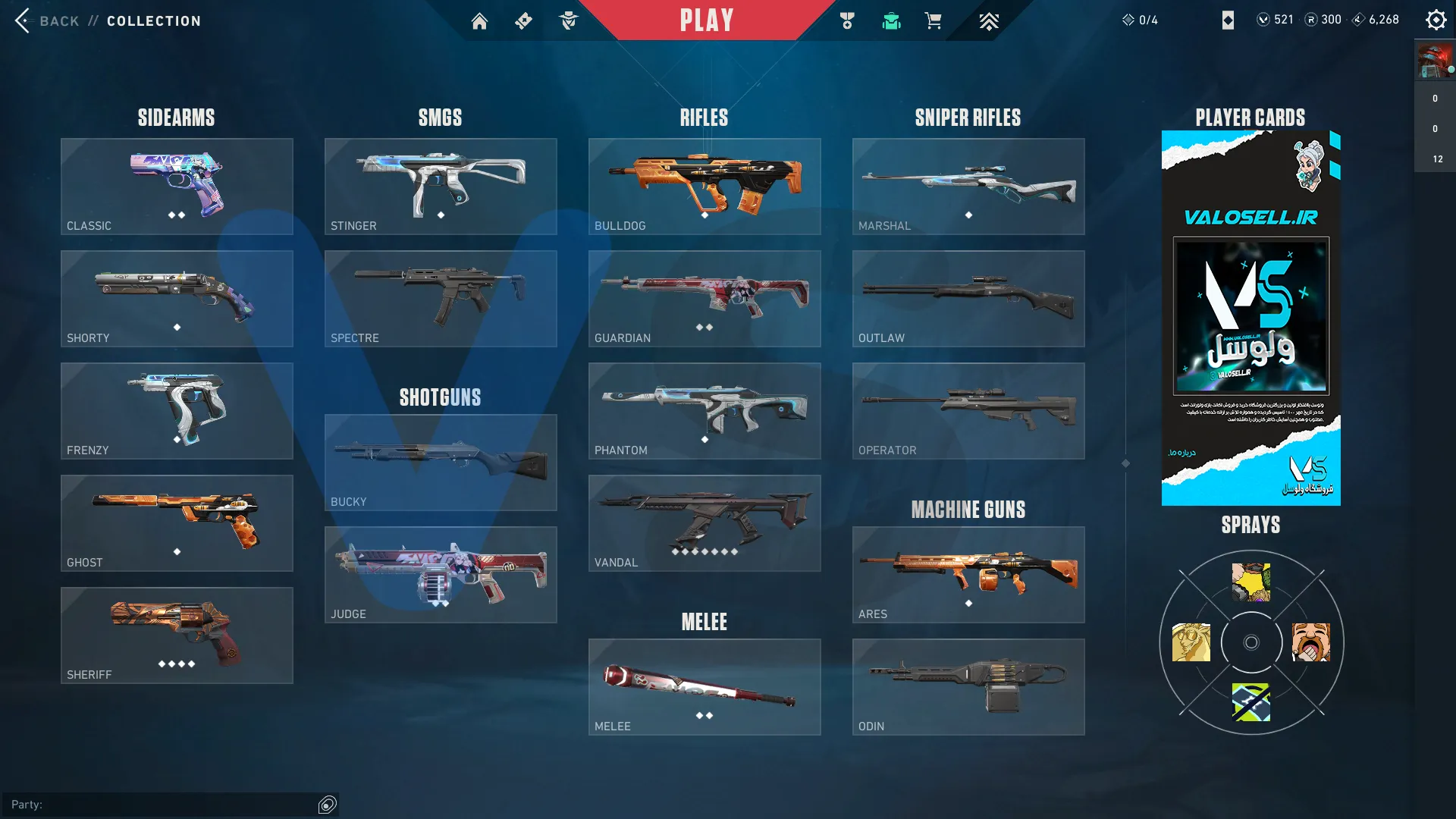The image size is (1456, 819).
Task: Choose the Phantom rifle slot
Action: [x=704, y=411]
